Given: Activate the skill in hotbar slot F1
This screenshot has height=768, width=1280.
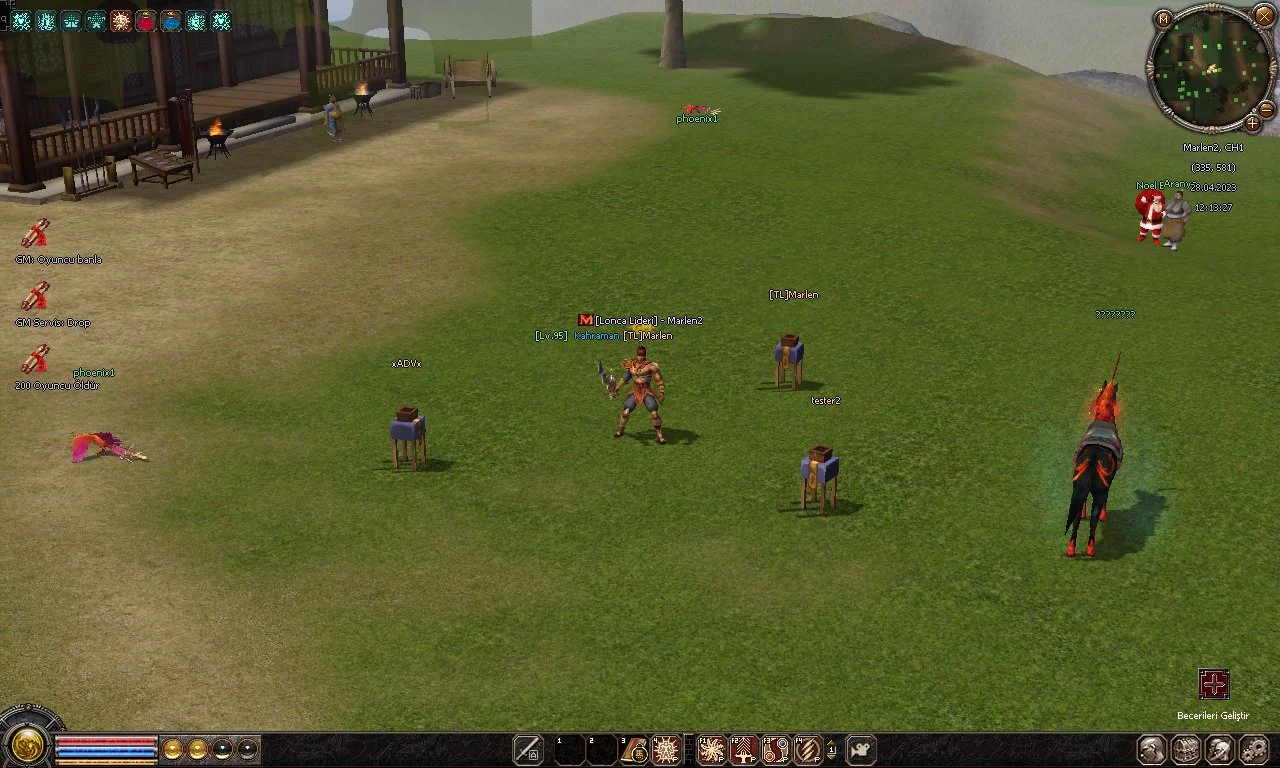Looking at the screenshot, I should [711, 749].
